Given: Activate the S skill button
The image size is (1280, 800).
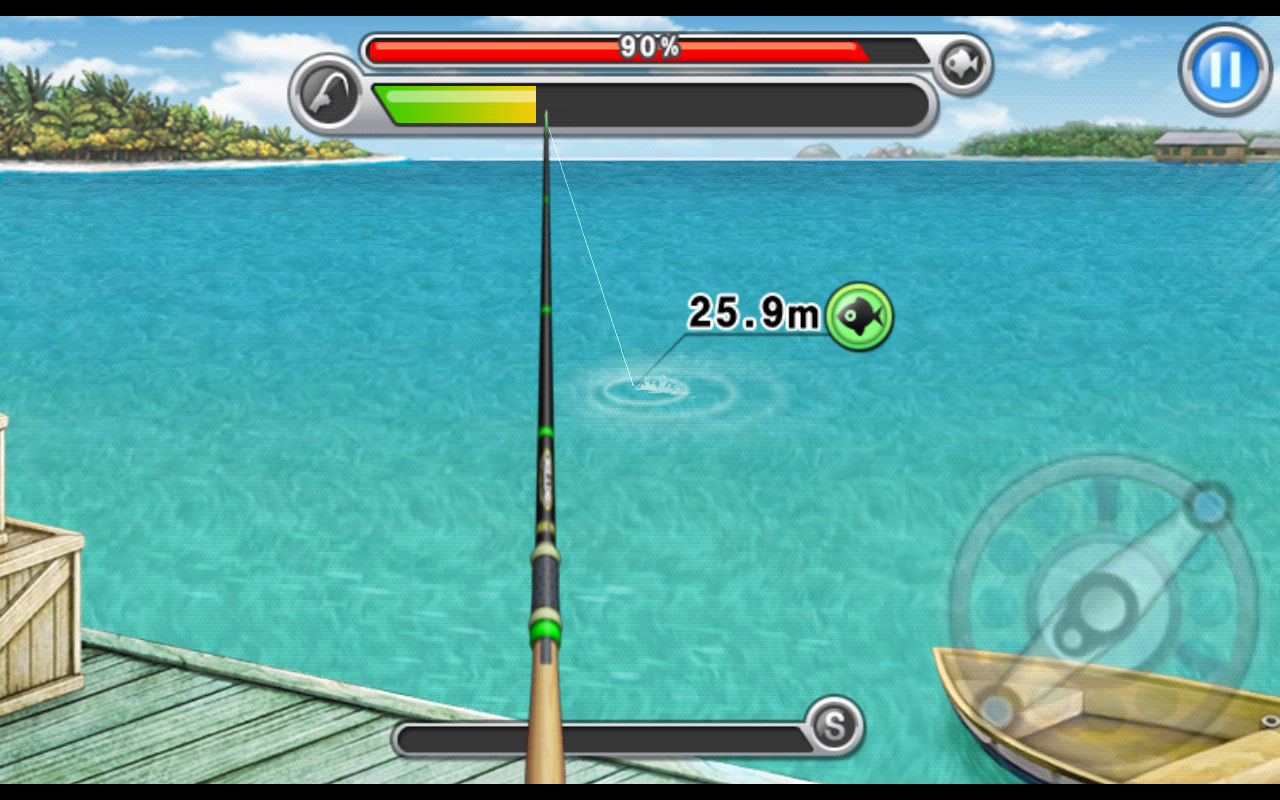Looking at the screenshot, I should [833, 725].
